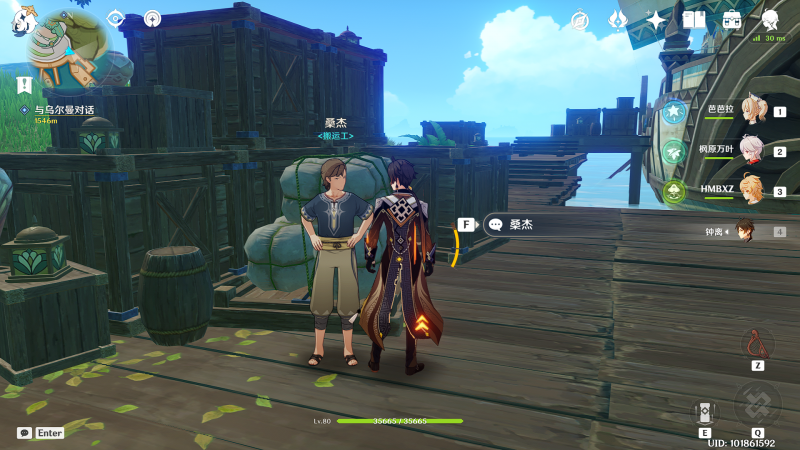Image resolution: width=800 pixels, height=450 pixels.
Task: Open the chat speech bubble icon
Action: pos(24,433)
